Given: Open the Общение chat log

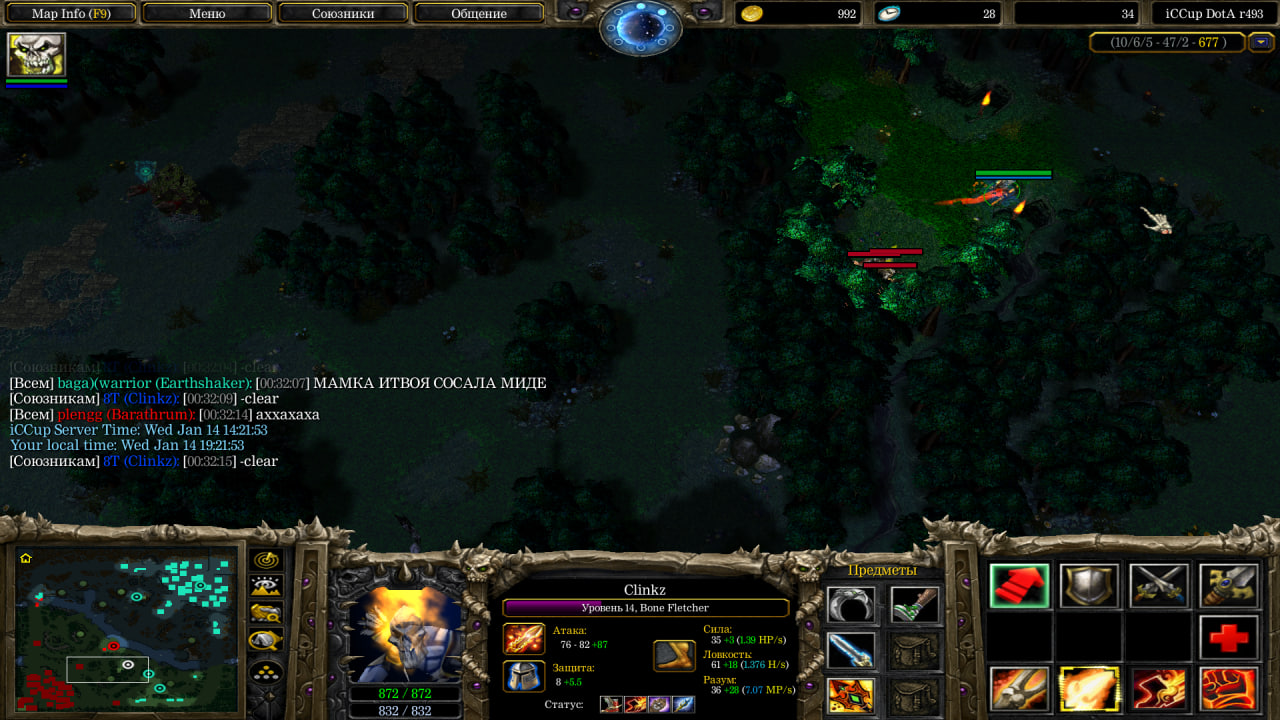Looking at the screenshot, I should point(479,14).
